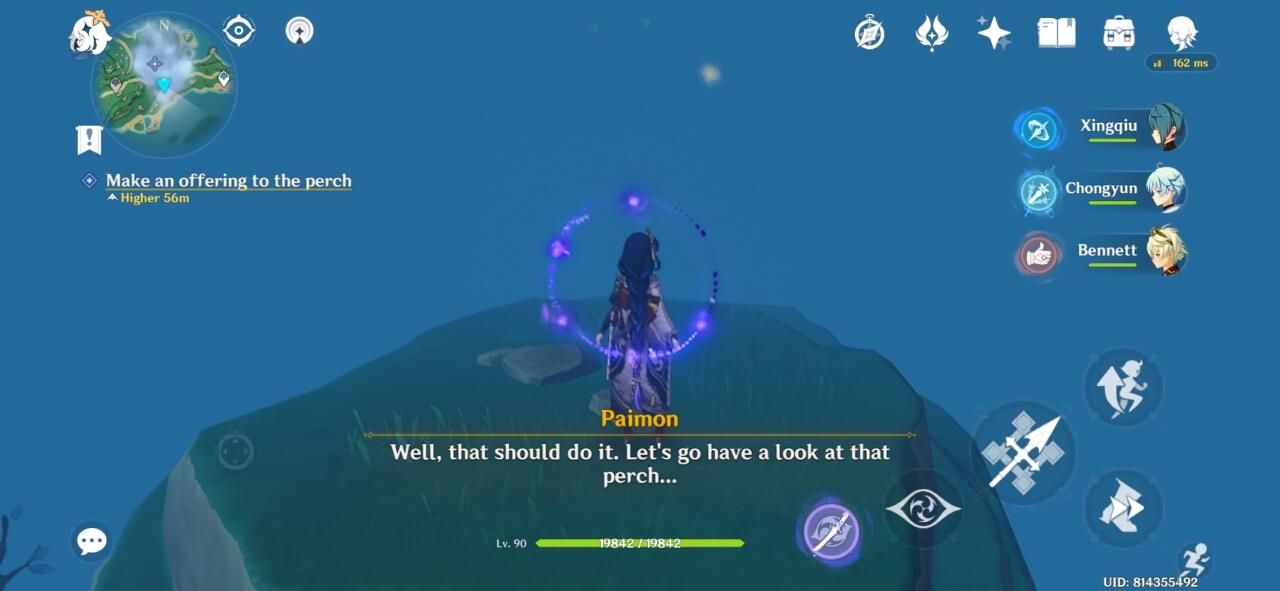Open the Paimon menu icon
Viewport: 1280px width, 591px height.
(89, 34)
